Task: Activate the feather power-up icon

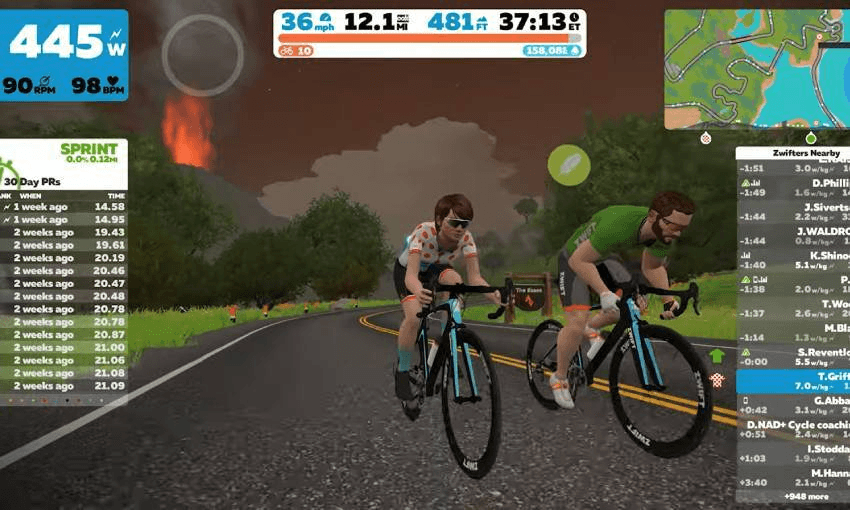Action: (569, 165)
